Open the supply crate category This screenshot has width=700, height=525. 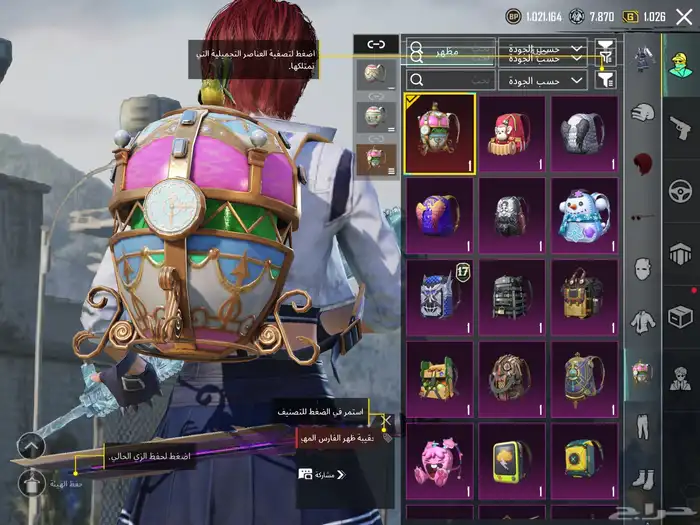click(680, 316)
